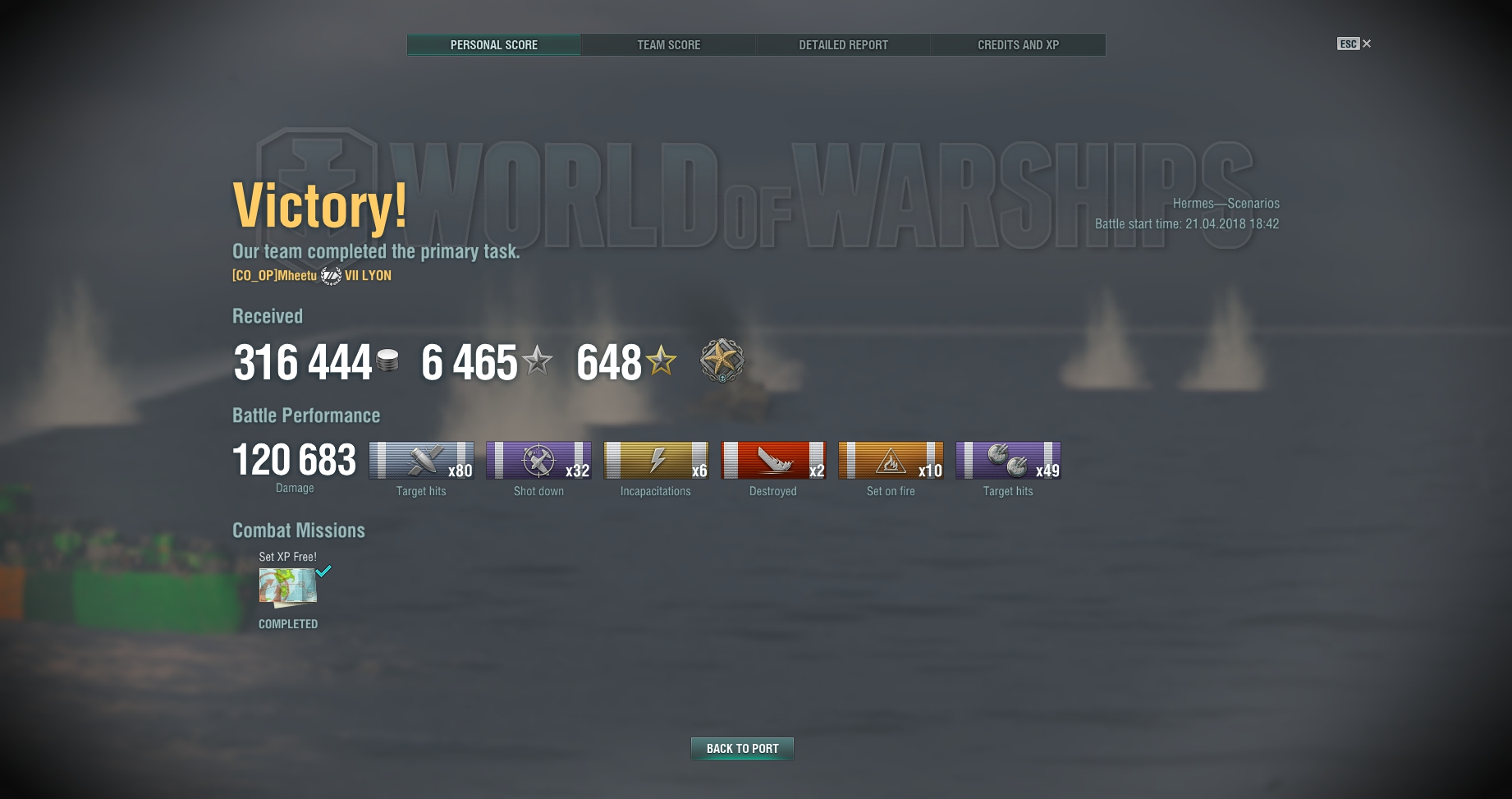Image resolution: width=1512 pixels, height=799 pixels.
Task: Select the Shot down aircraft ribbon
Action: coord(538,460)
